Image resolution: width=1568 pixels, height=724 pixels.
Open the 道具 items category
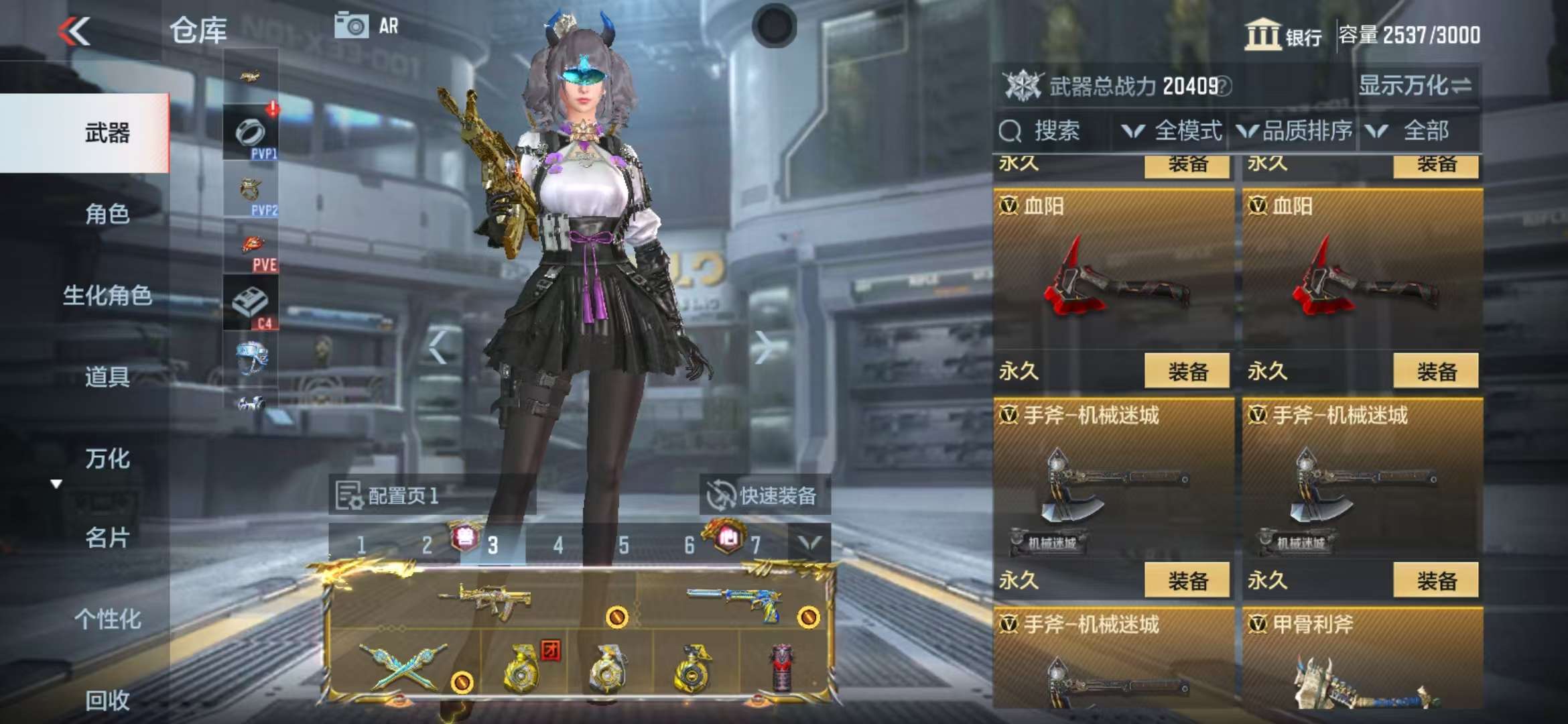click(107, 377)
